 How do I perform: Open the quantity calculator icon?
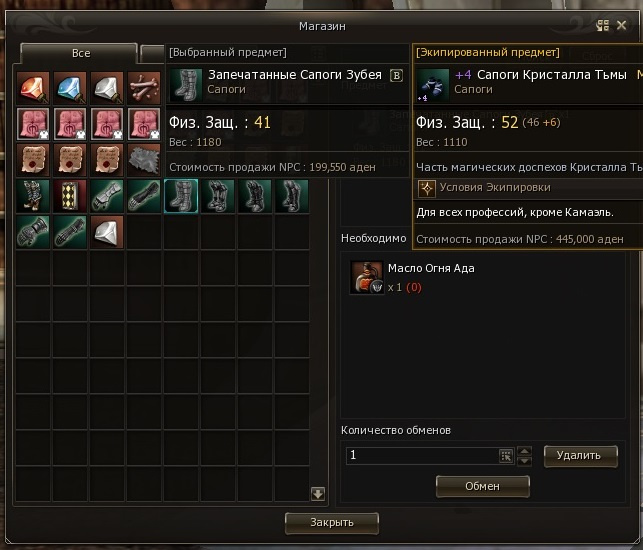506,455
